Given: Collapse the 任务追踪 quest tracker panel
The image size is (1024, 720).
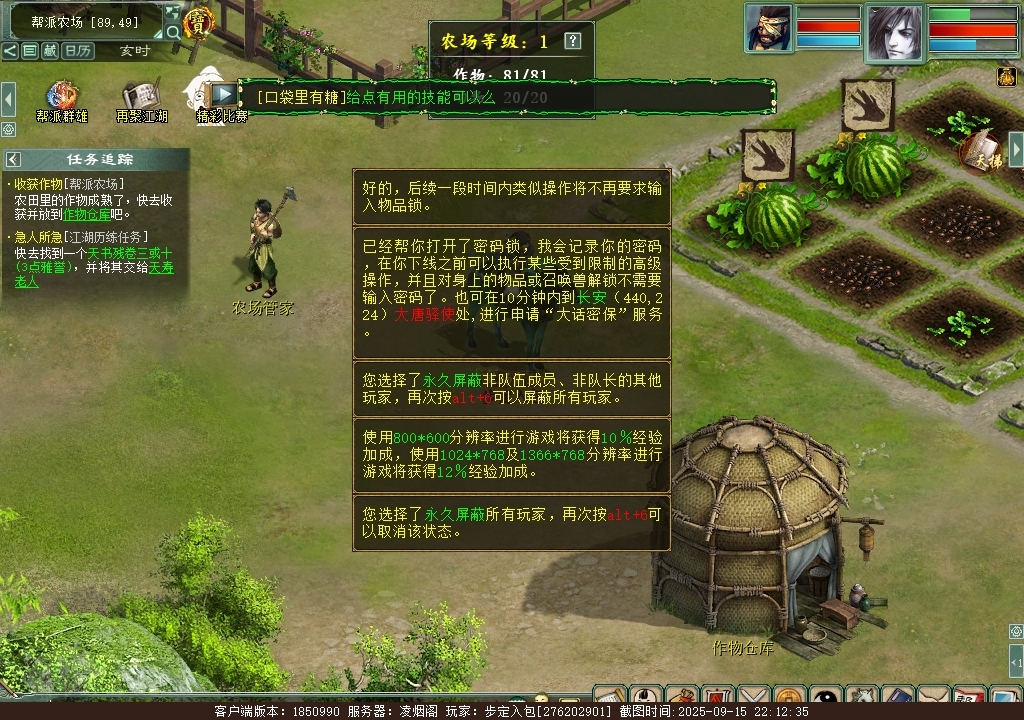Looking at the screenshot, I should tap(14, 159).
